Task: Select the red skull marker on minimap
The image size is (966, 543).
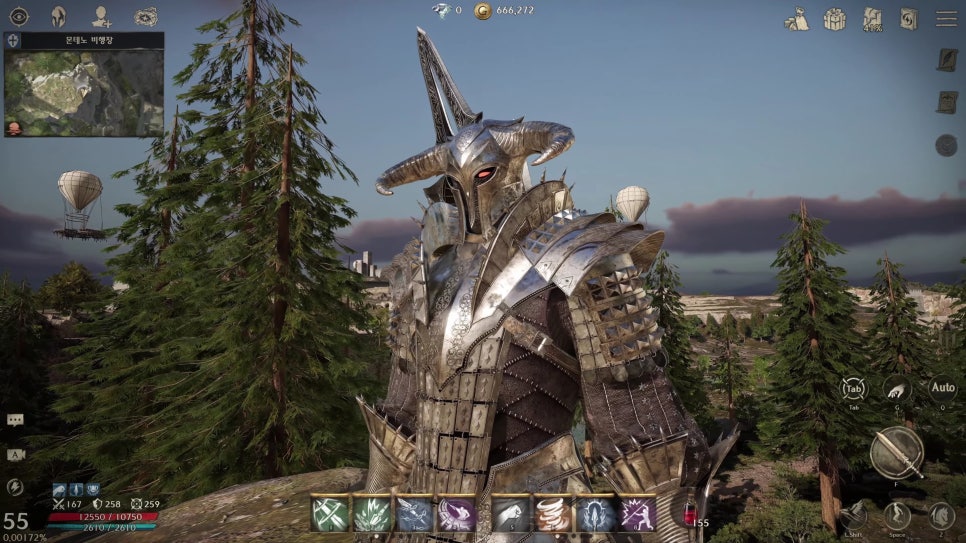Action: point(14,128)
